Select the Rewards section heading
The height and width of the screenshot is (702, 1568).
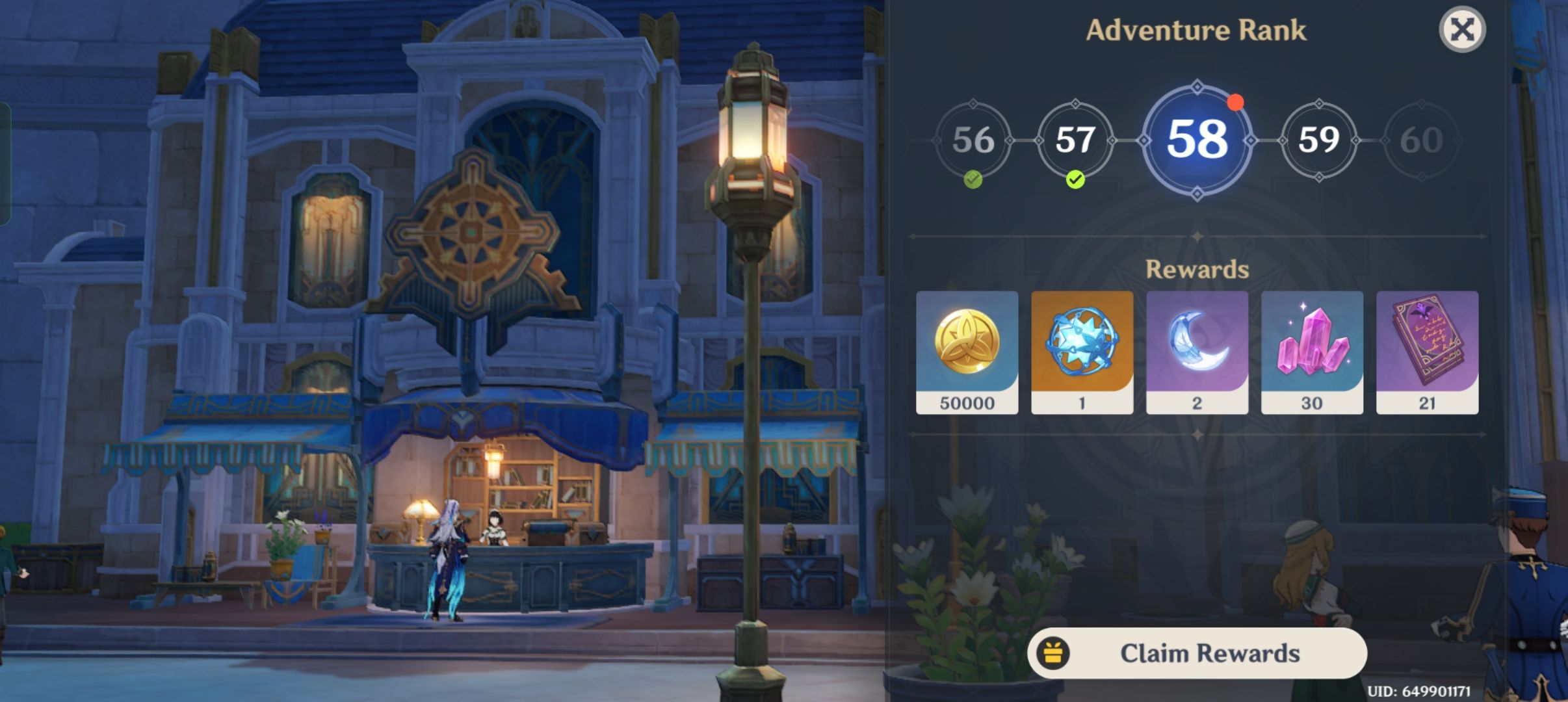(x=1198, y=268)
